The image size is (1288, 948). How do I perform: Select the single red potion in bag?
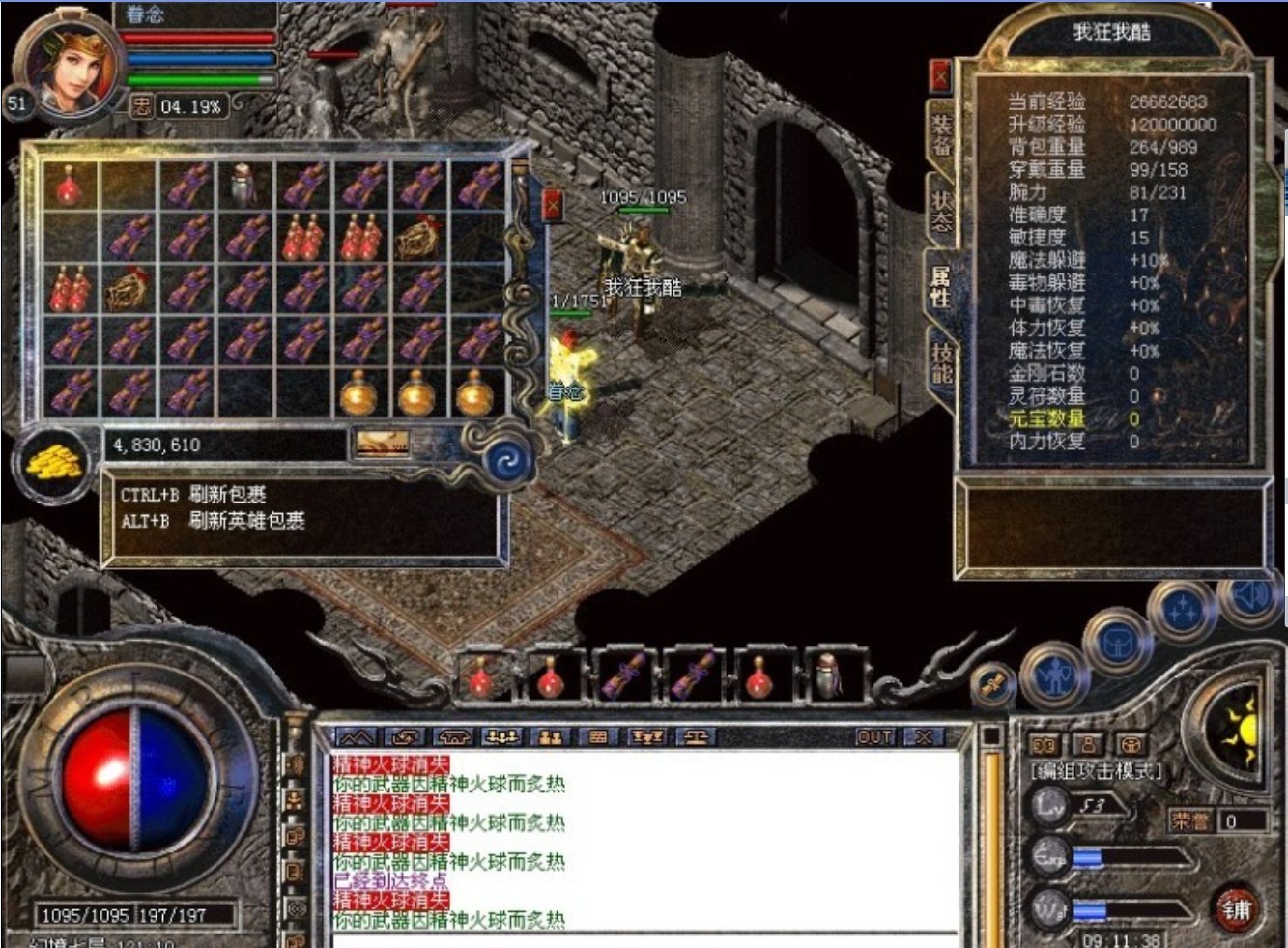tap(69, 185)
